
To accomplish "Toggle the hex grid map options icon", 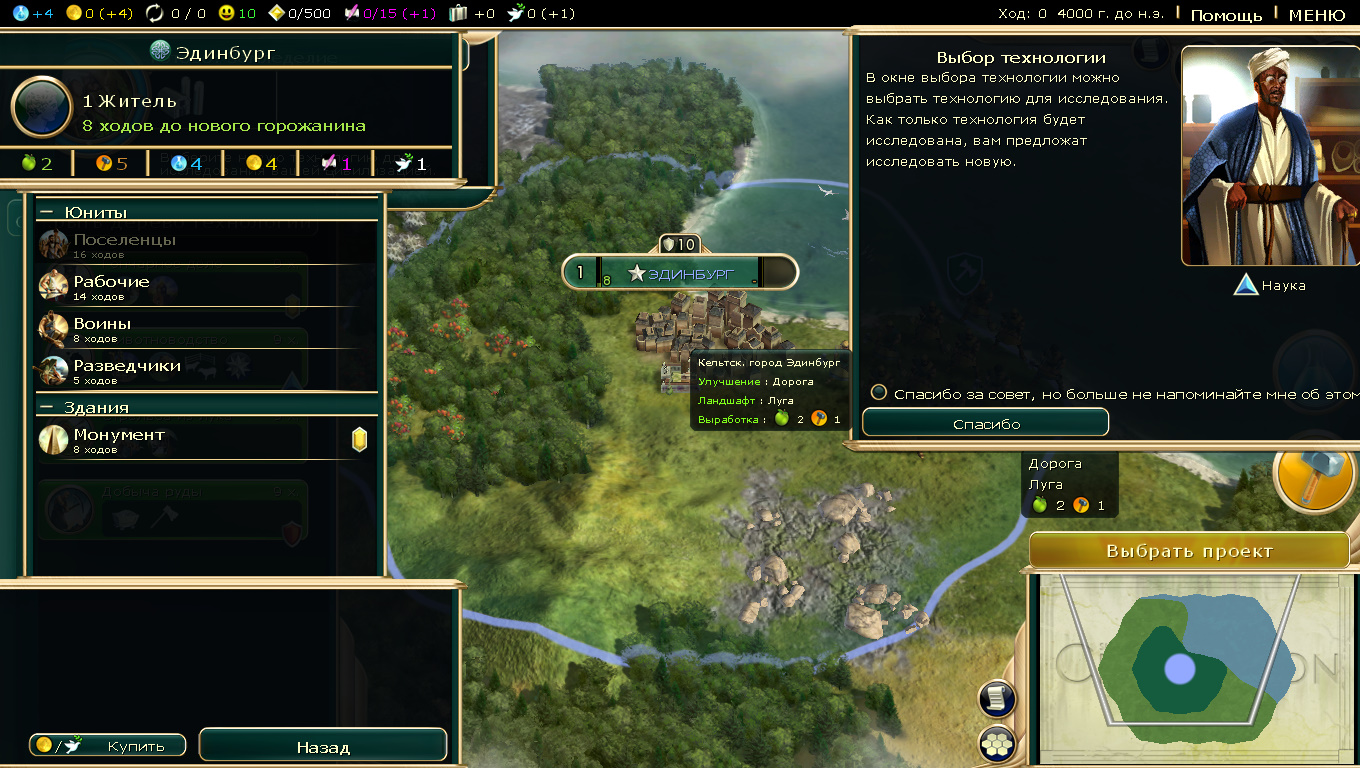I will click(x=998, y=744).
